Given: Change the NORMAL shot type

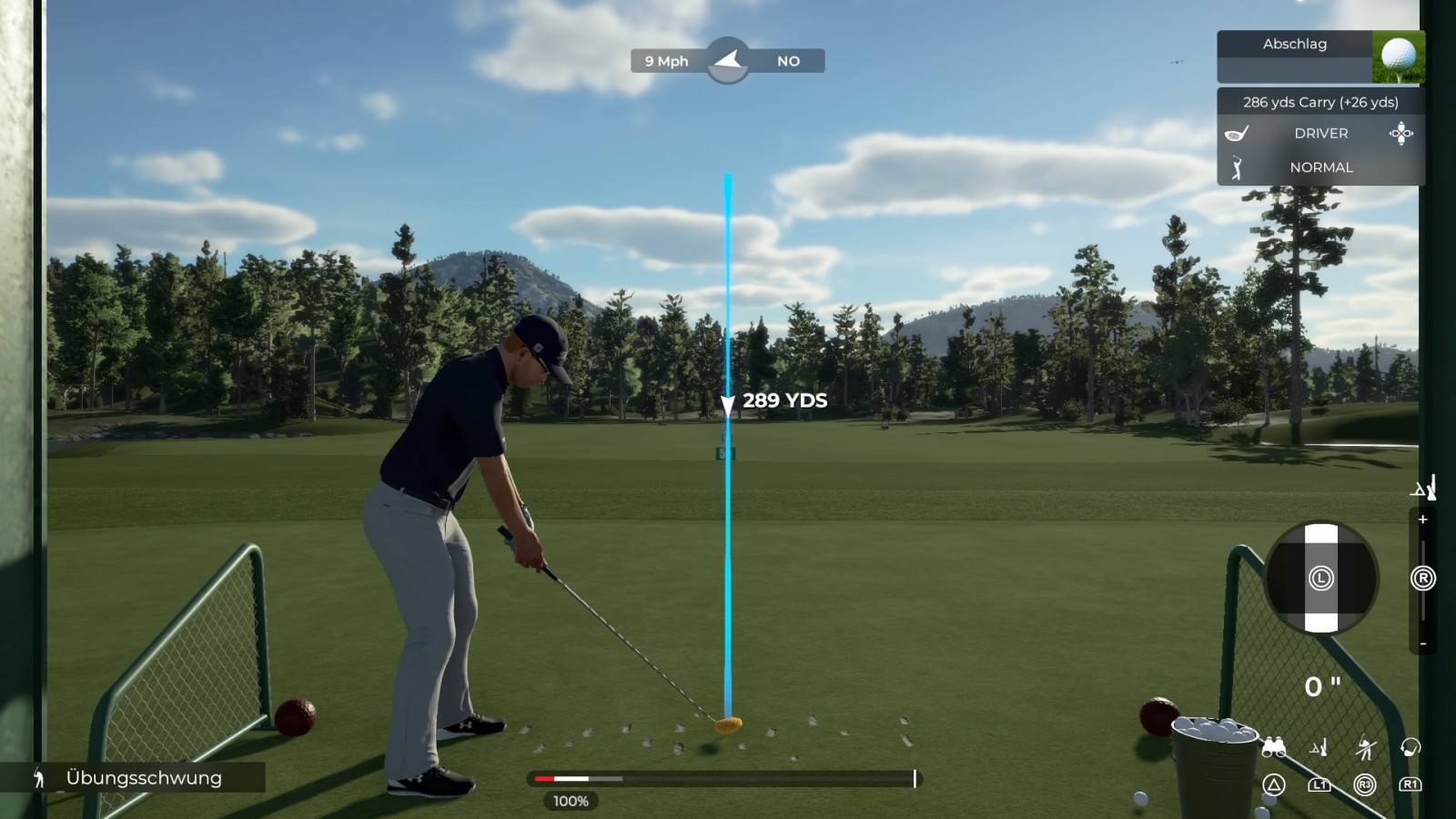Looking at the screenshot, I should tap(1320, 167).
